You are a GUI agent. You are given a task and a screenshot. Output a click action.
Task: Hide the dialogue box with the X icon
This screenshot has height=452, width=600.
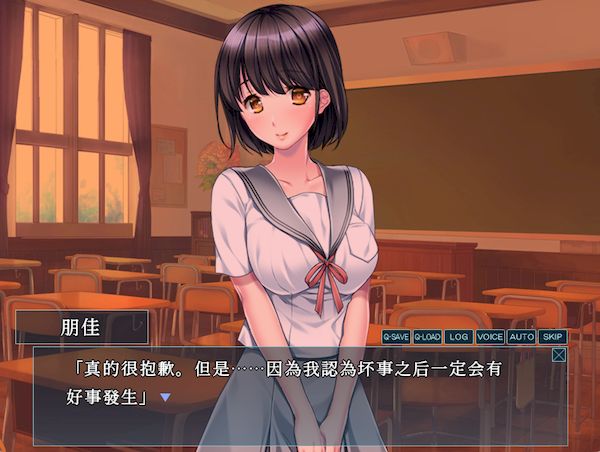pyautogui.click(x=559, y=354)
